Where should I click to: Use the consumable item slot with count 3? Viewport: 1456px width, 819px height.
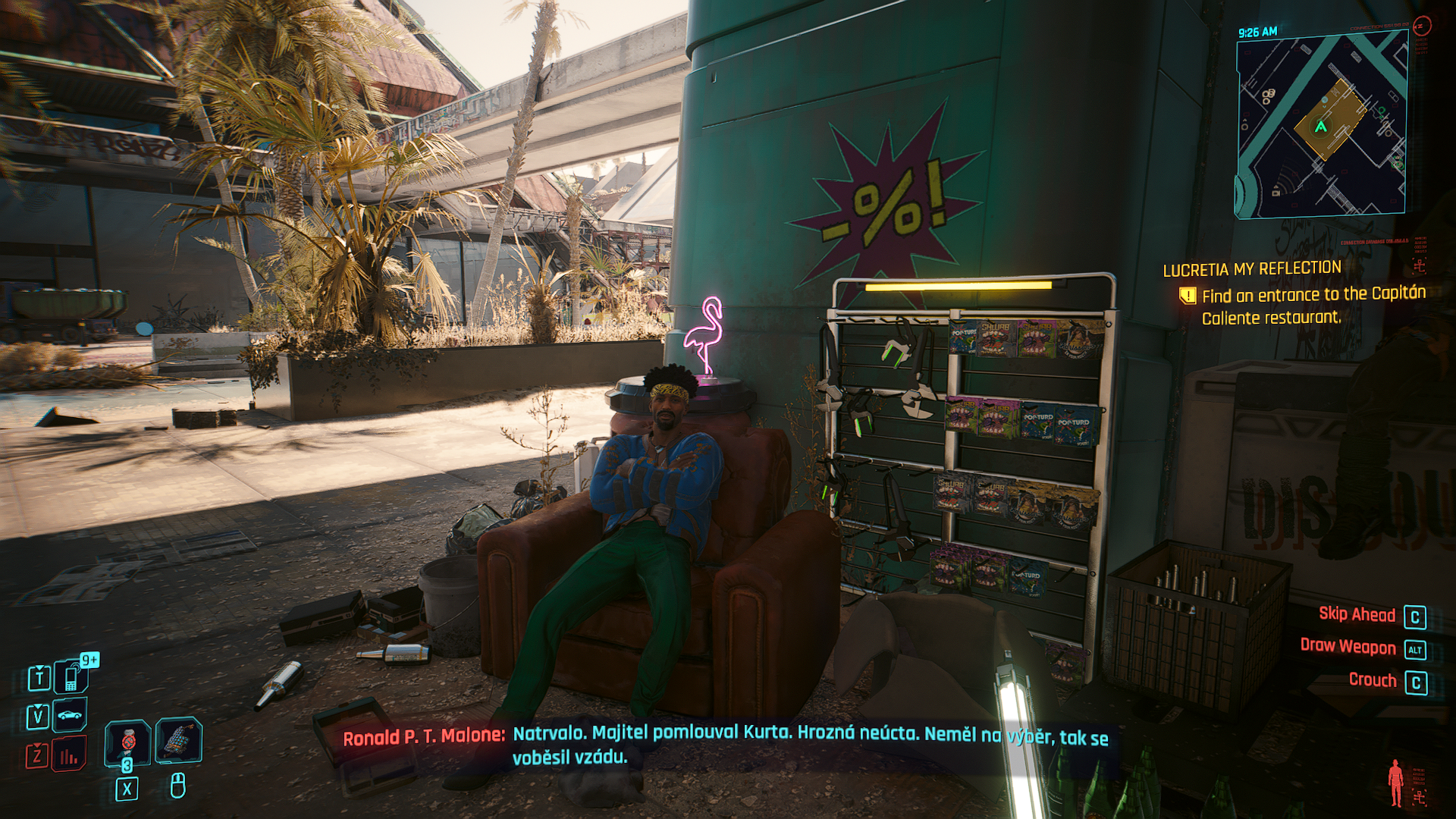click(x=127, y=742)
